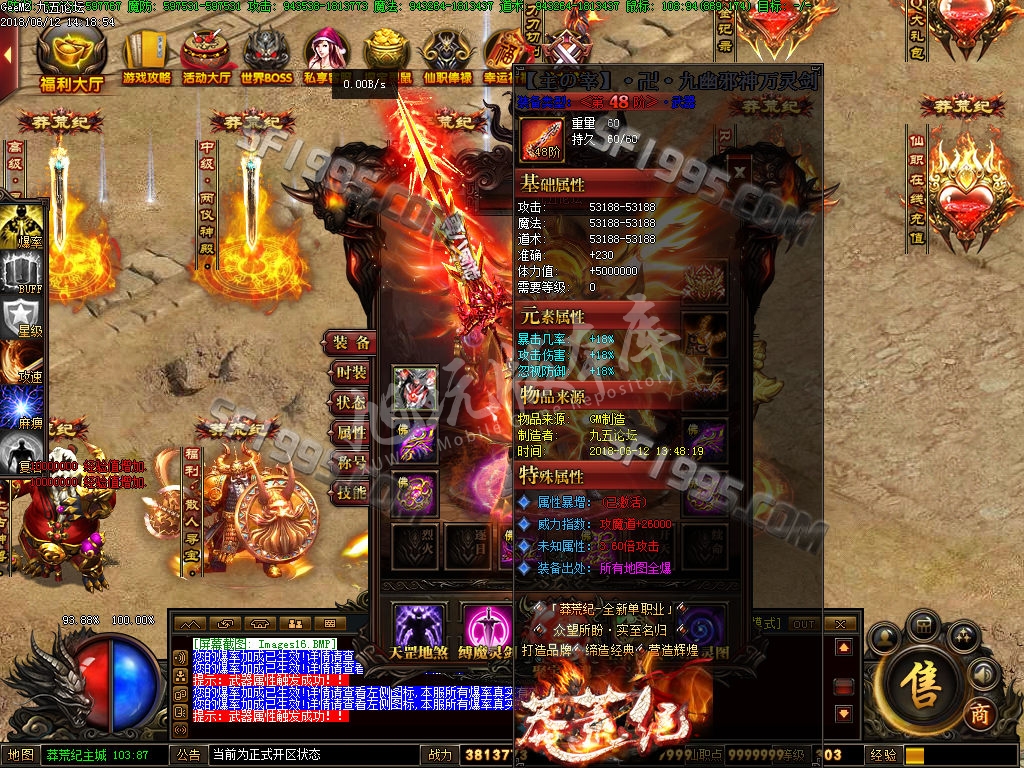Switch to the 称号 title tab
This screenshot has height=768, width=1024.
[352, 462]
